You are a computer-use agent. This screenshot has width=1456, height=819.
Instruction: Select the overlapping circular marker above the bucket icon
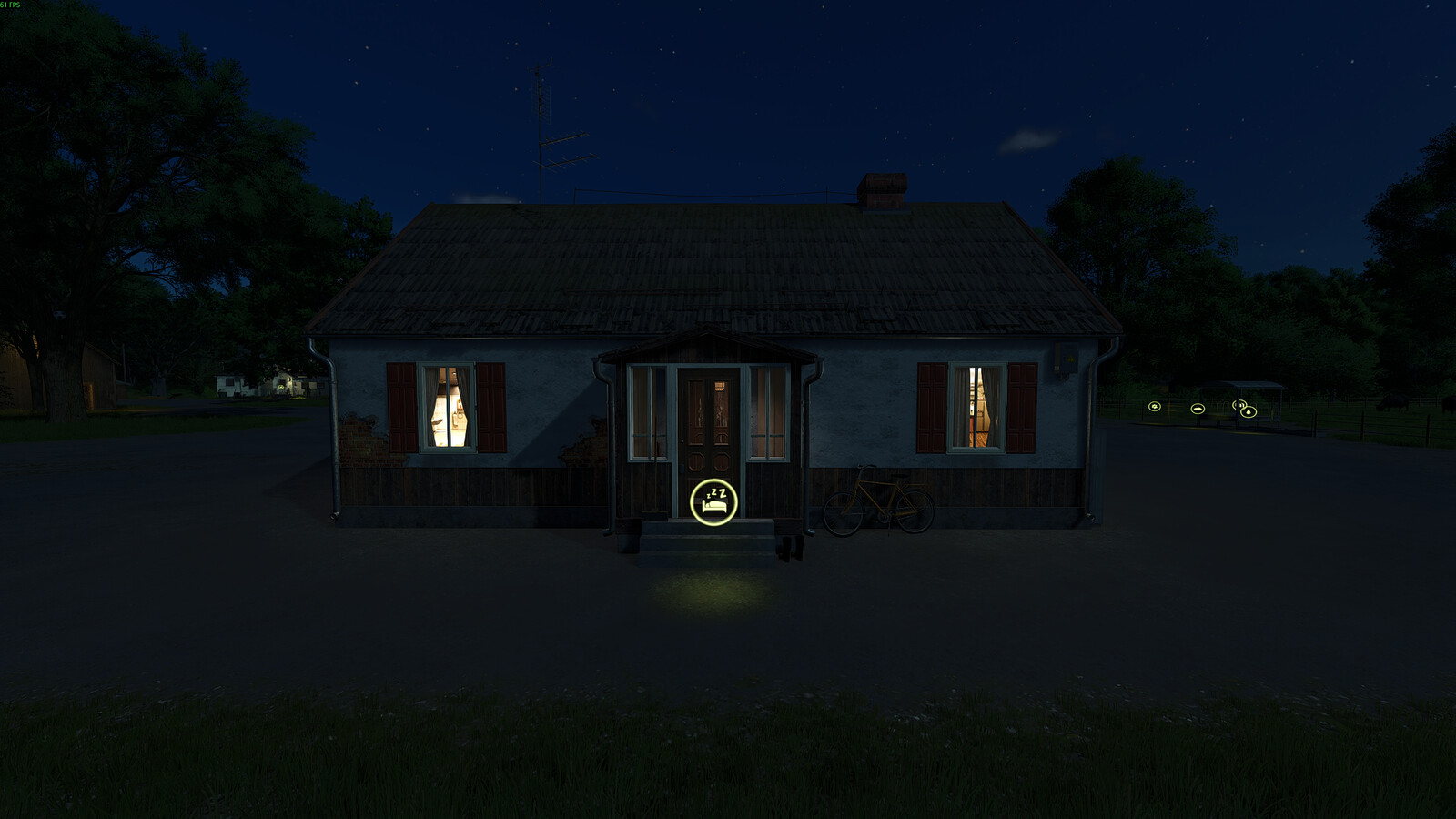point(1238,404)
